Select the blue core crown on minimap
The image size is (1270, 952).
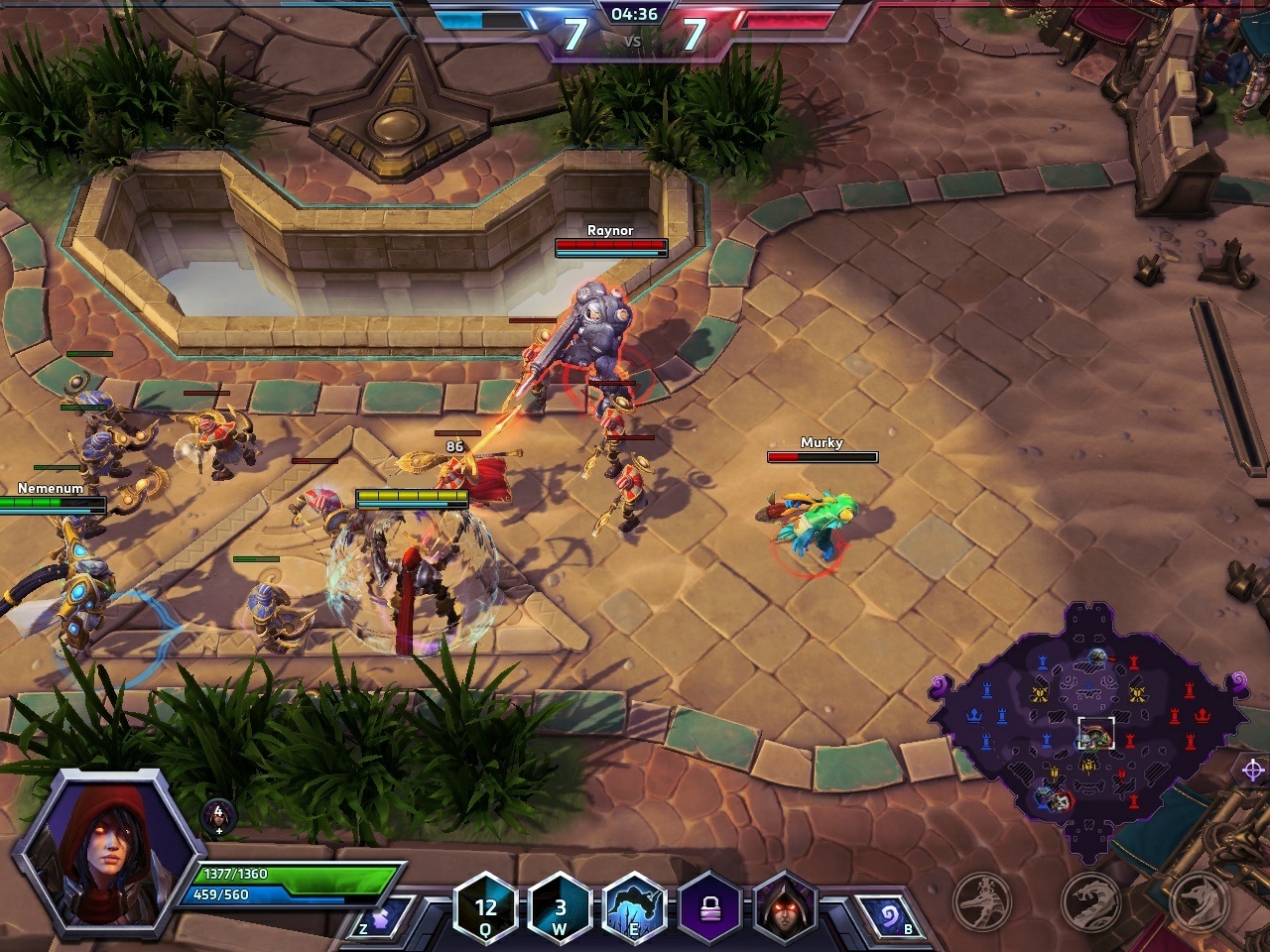pos(975,716)
